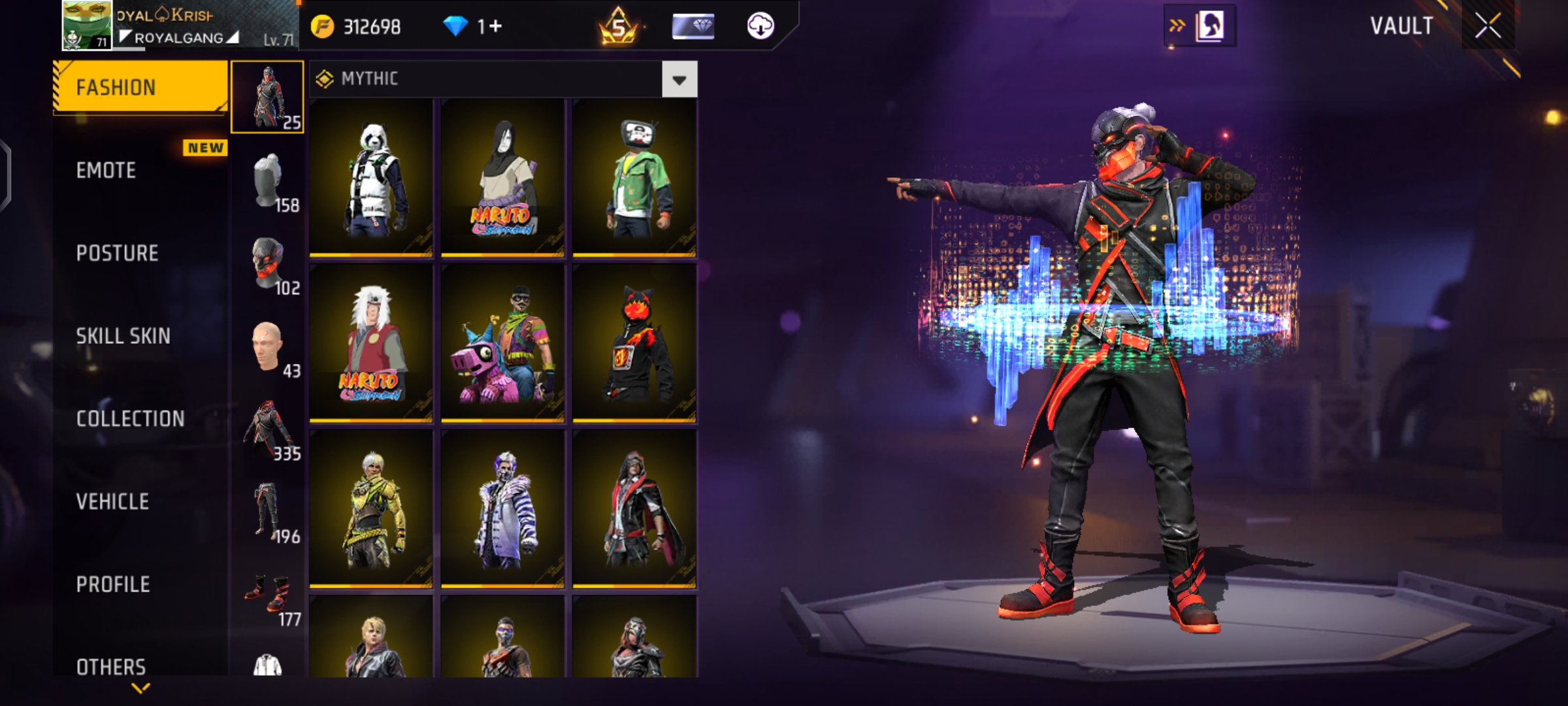Image resolution: width=1568 pixels, height=706 pixels.
Task: Choose the panda-head outfit
Action: click(x=371, y=178)
